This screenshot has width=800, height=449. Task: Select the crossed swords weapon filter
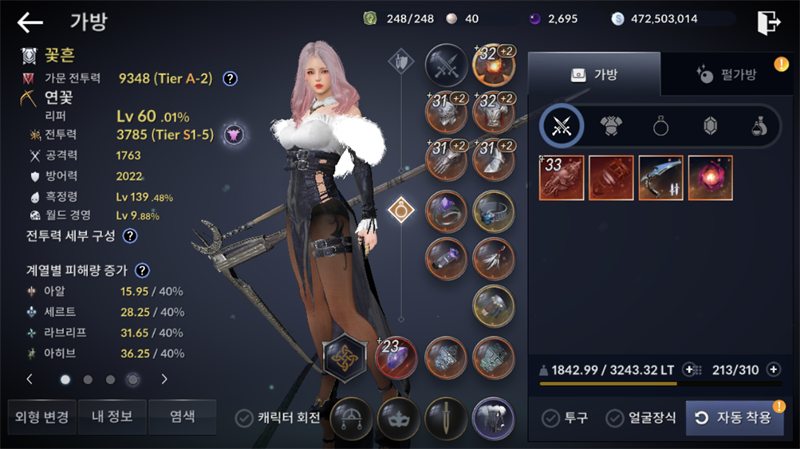click(x=560, y=126)
